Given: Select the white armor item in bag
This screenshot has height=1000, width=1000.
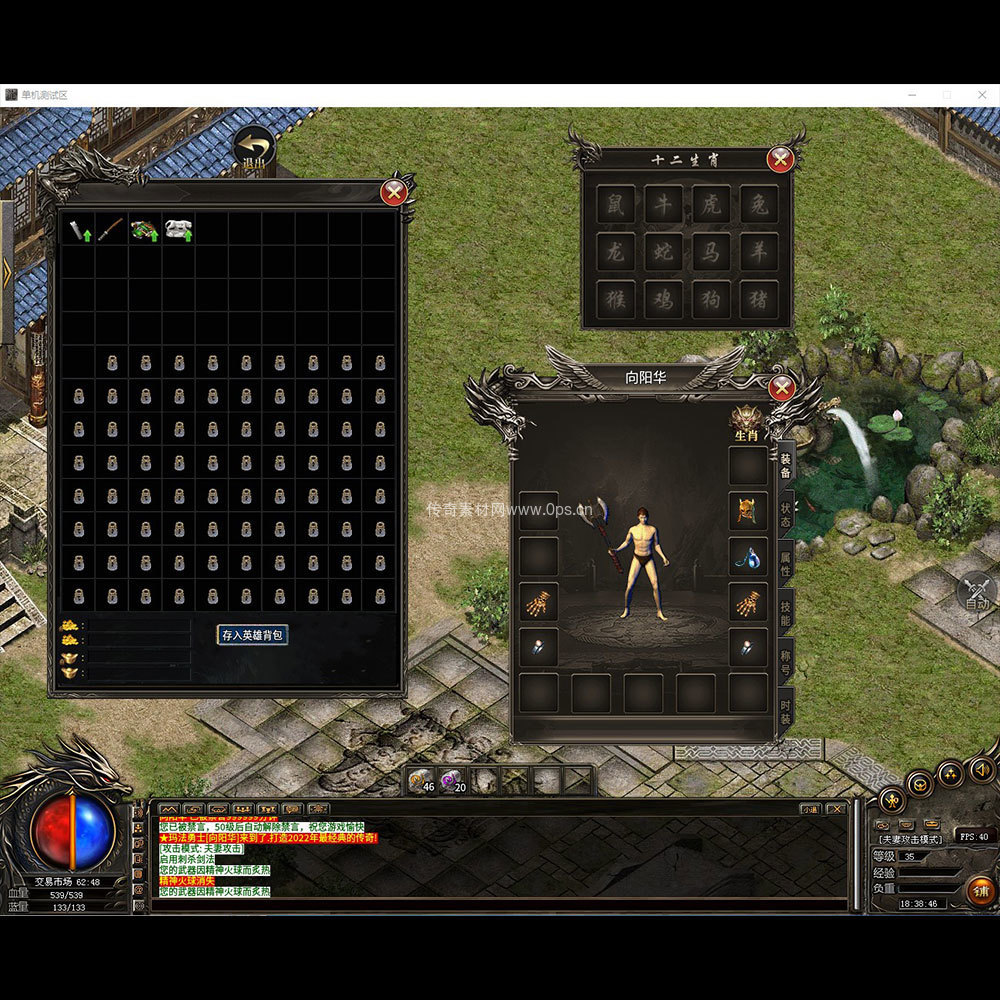Looking at the screenshot, I should click(179, 229).
